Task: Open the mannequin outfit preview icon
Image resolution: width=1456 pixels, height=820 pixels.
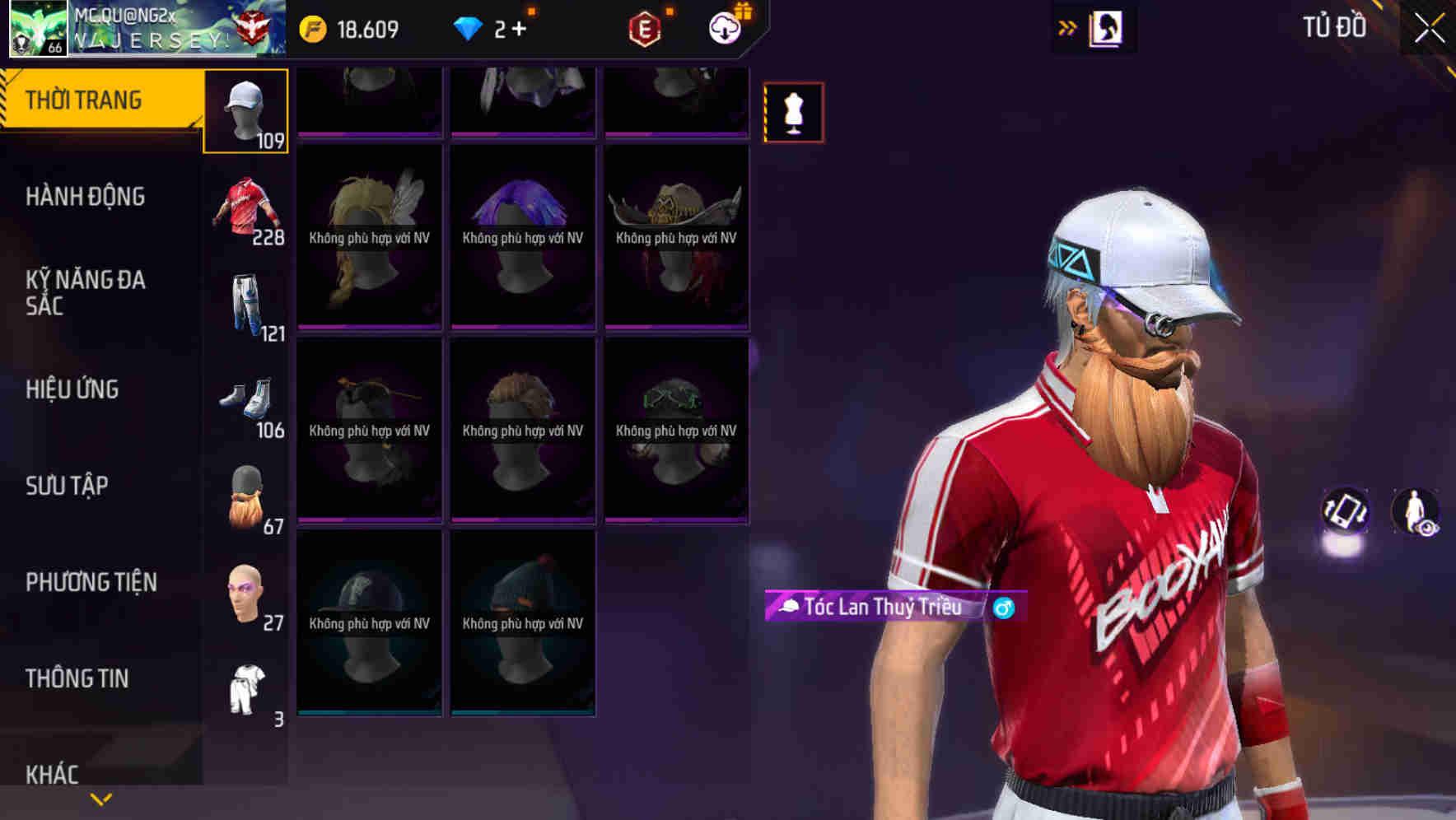Action: (793, 113)
